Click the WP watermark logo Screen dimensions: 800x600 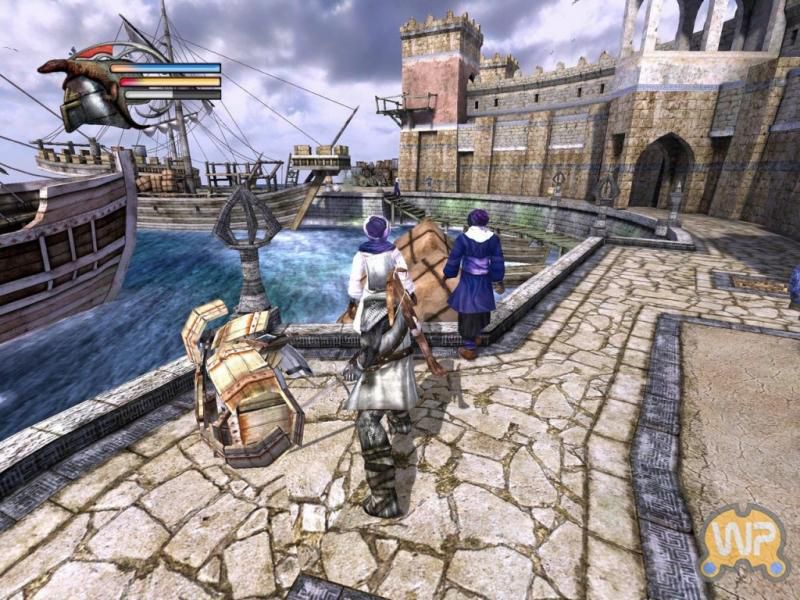coord(743,541)
